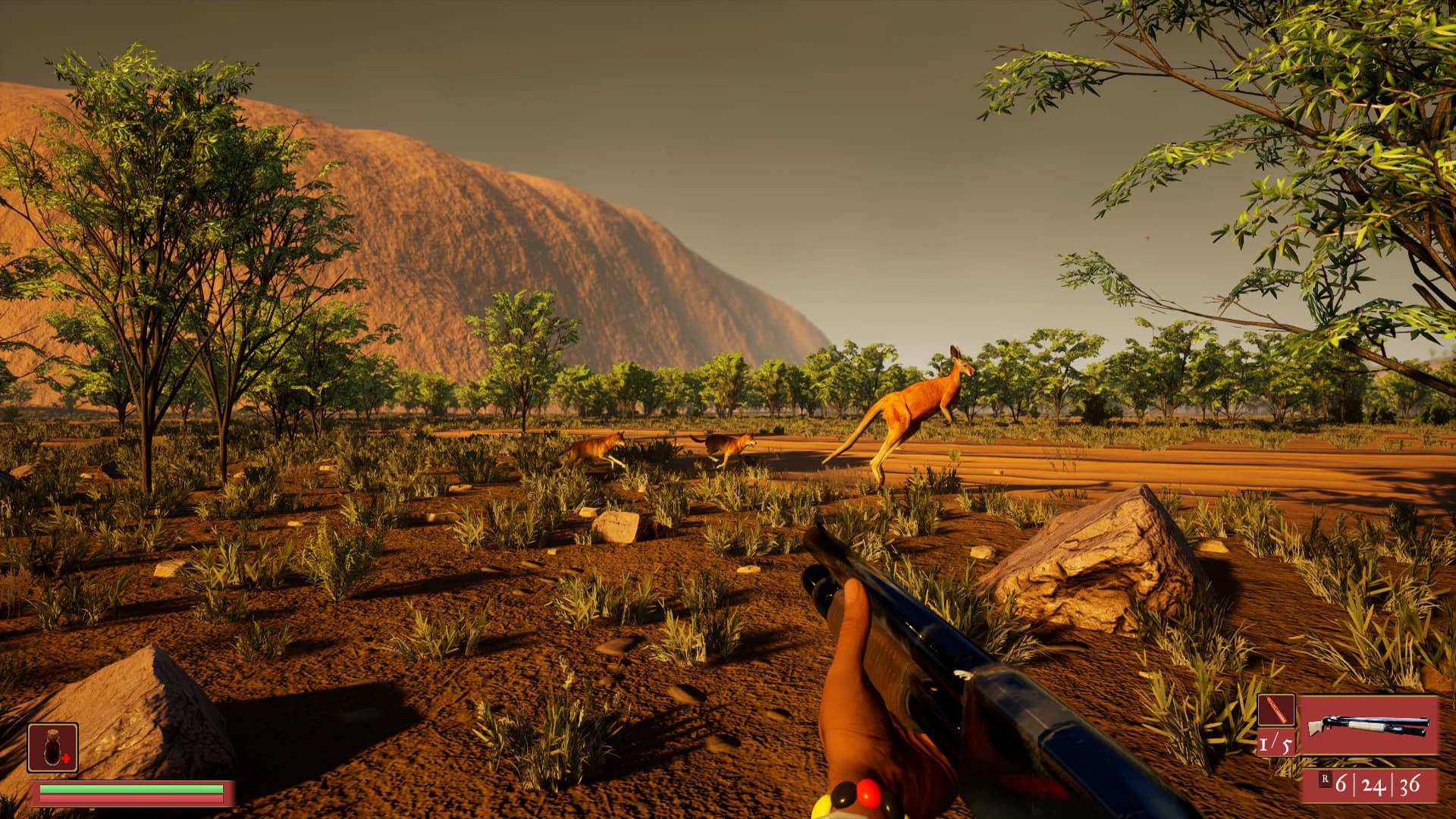Open the flare item slot above the weapon panel

pyautogui.click(x=1277, y=711)
